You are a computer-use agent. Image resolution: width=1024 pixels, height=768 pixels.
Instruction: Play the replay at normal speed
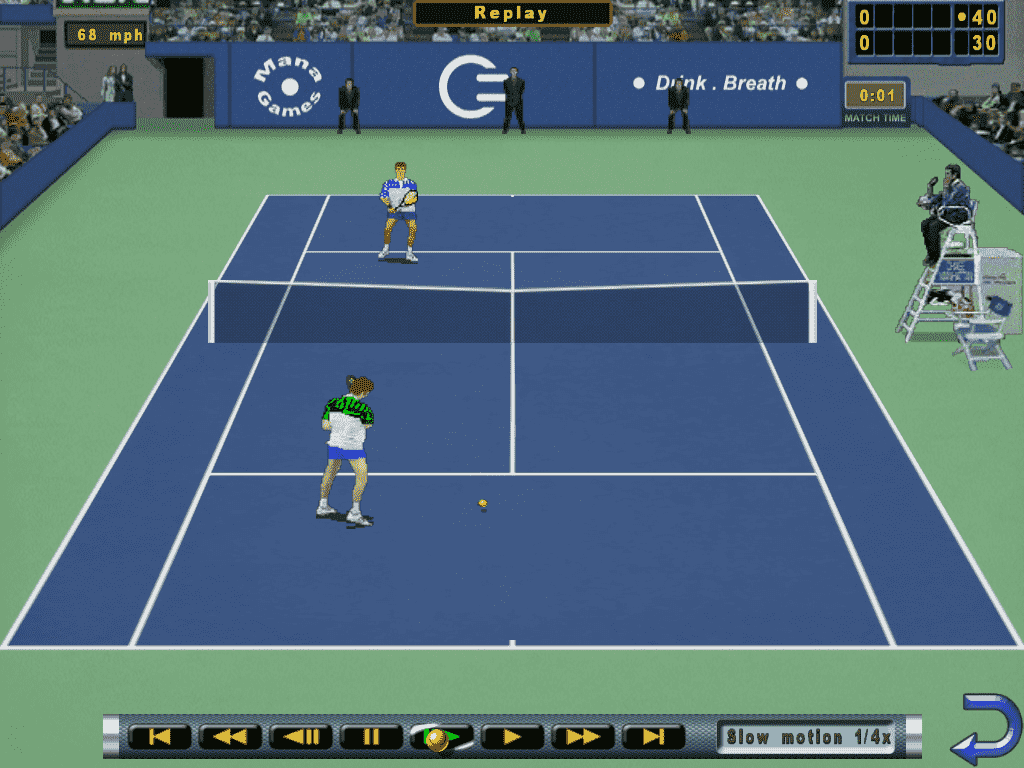pyautogui.click(x=512, y=738)
